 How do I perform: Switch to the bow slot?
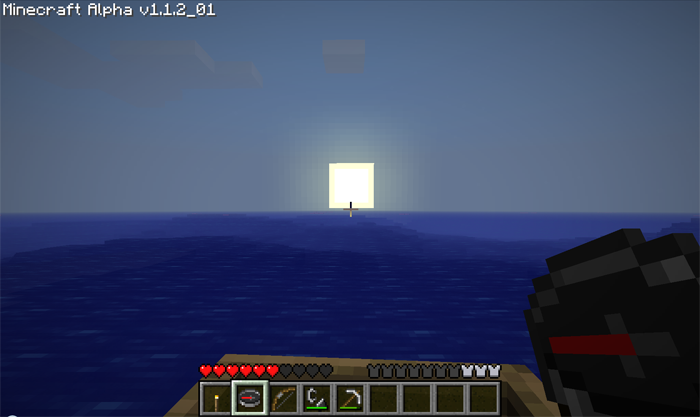(283, 399)
